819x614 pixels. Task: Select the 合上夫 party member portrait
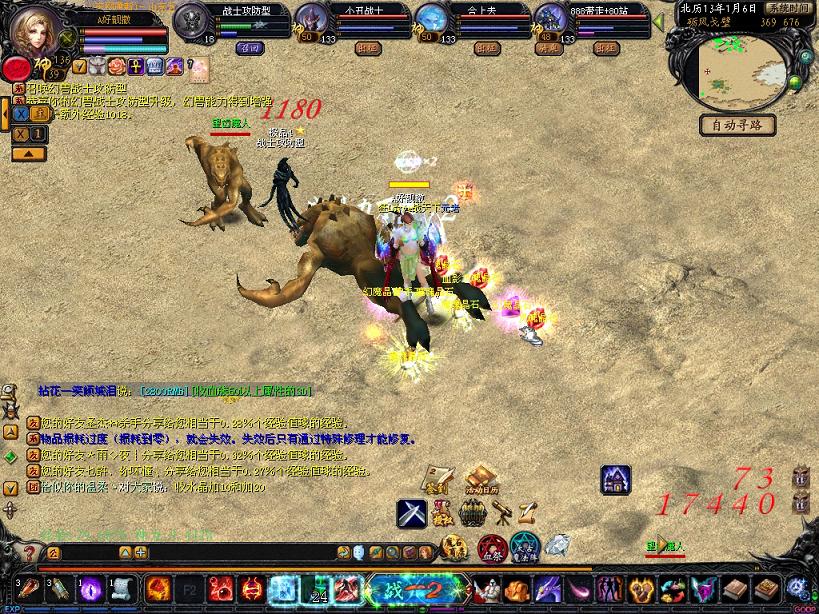tap(430, 20)
